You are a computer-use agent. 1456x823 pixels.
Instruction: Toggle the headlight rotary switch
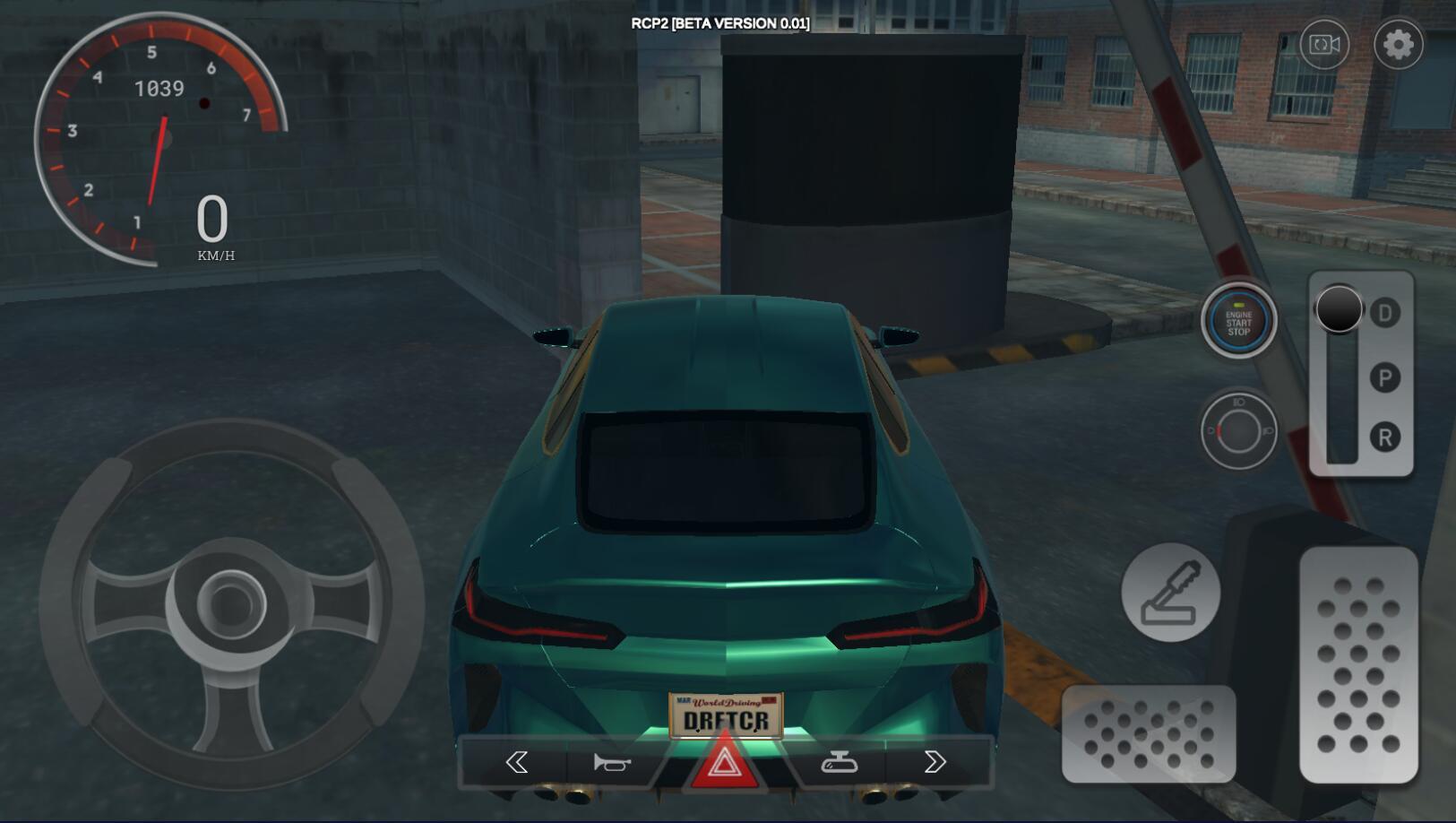pyautogui.click(x=1238, y=431)
